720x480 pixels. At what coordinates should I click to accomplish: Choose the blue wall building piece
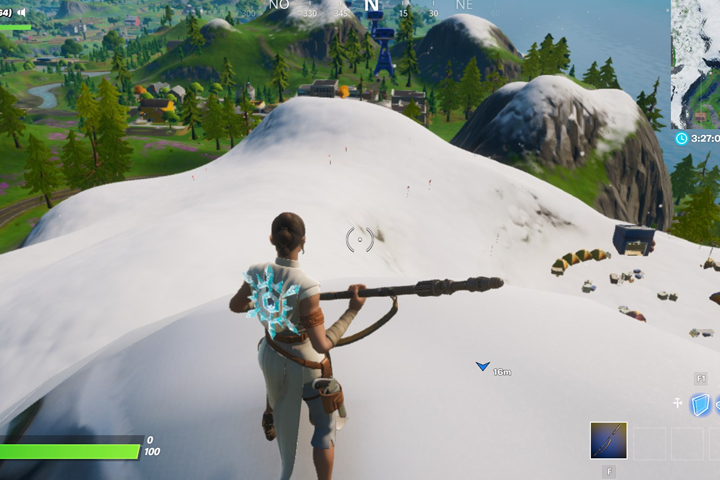tap(701, 404)
